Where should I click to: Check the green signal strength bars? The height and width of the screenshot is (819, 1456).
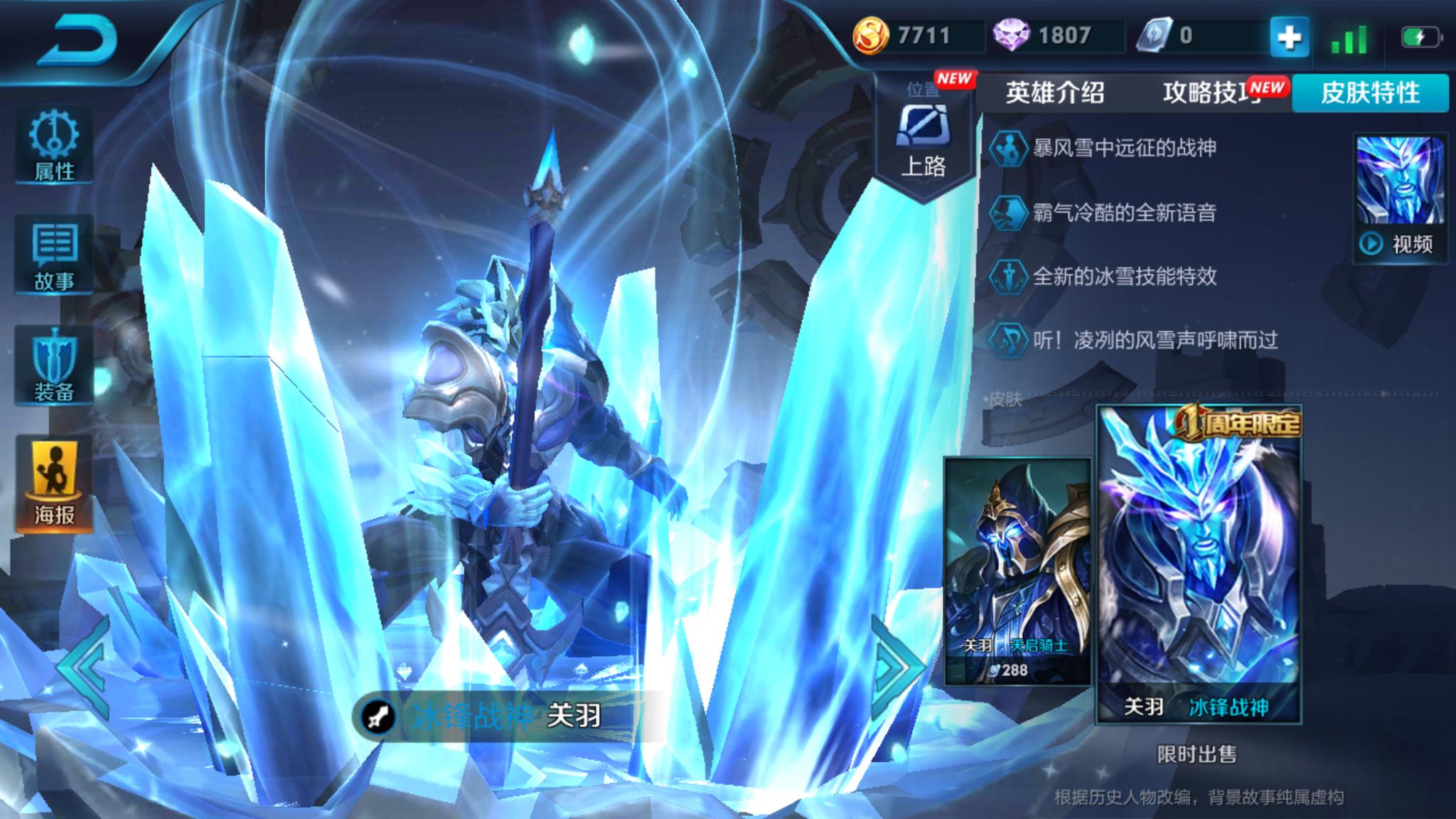point(1349,39)
